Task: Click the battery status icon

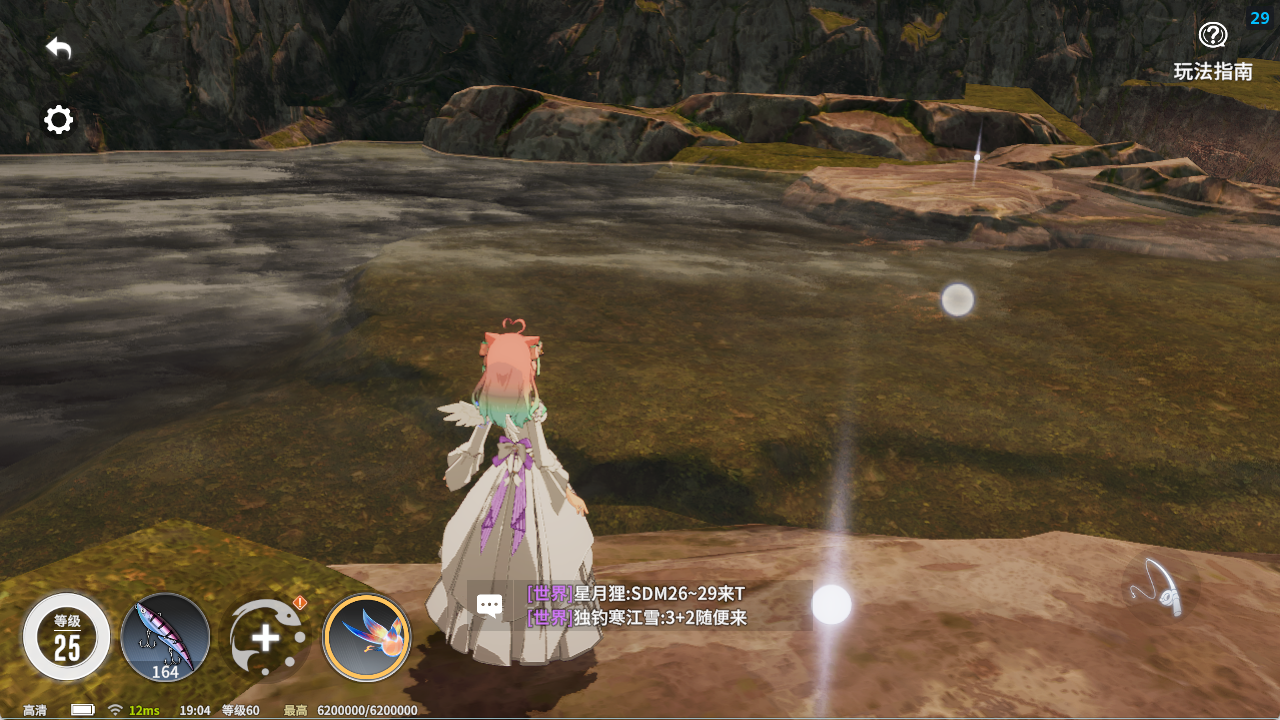Action: point(81,709)
